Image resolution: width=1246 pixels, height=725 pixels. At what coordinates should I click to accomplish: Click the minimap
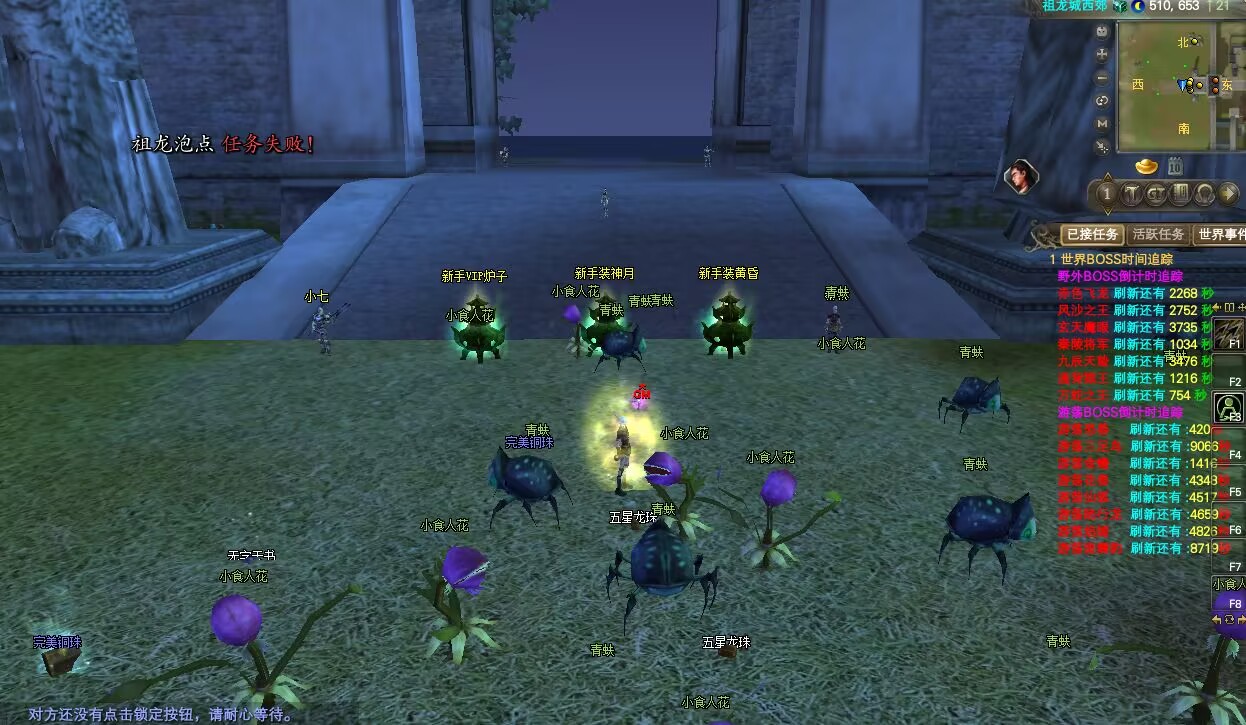[1165, 85]
